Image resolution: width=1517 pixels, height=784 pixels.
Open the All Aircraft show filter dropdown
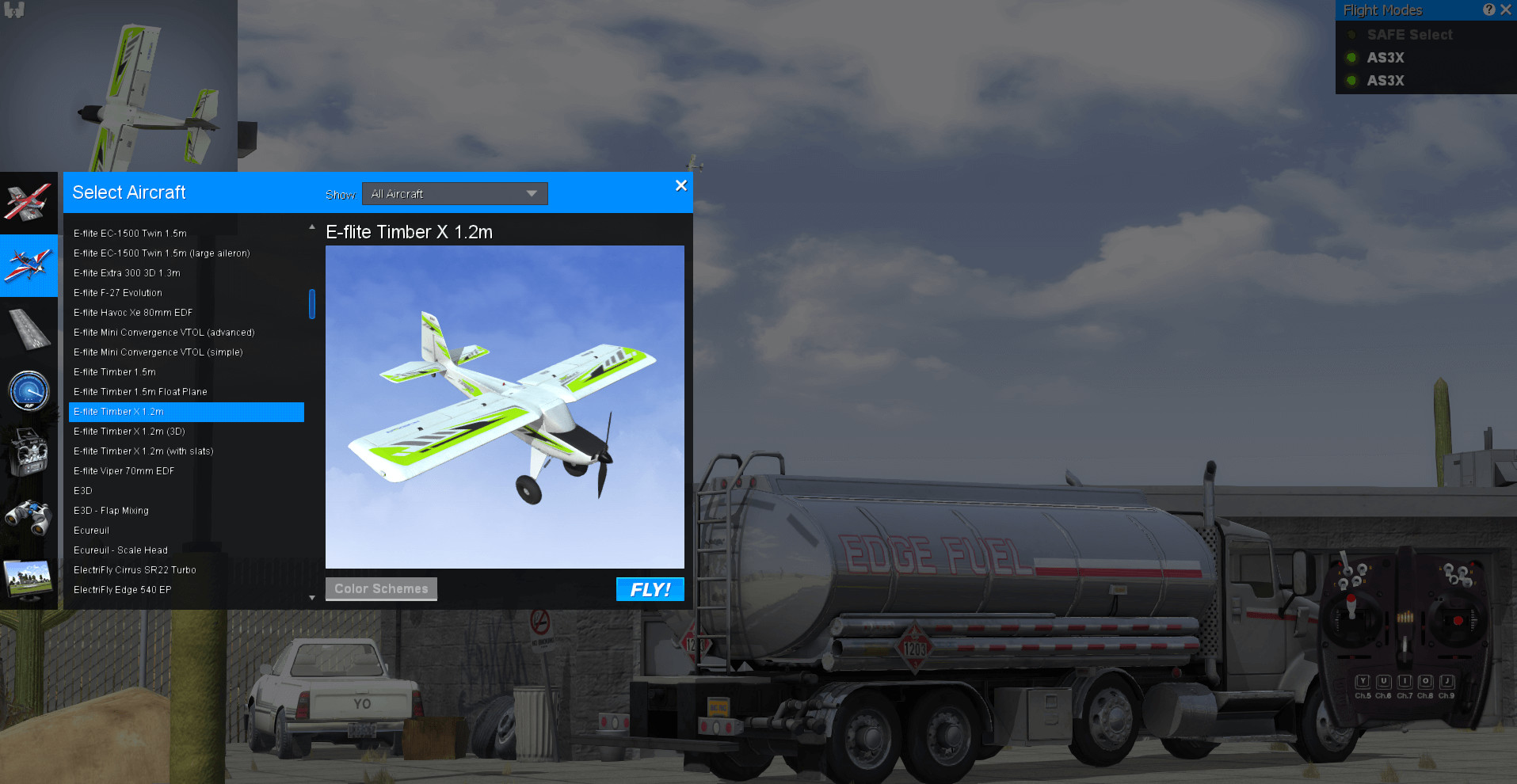[x=454, y=193]
